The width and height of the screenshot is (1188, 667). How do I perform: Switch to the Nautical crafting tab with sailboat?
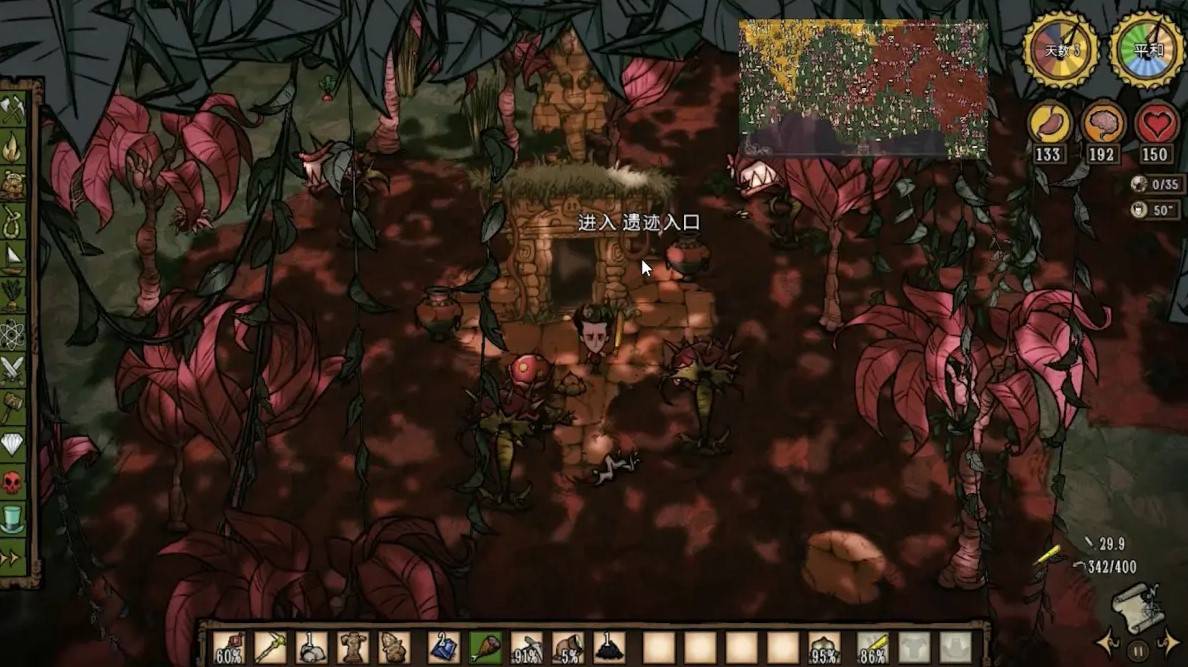[13, 257]
